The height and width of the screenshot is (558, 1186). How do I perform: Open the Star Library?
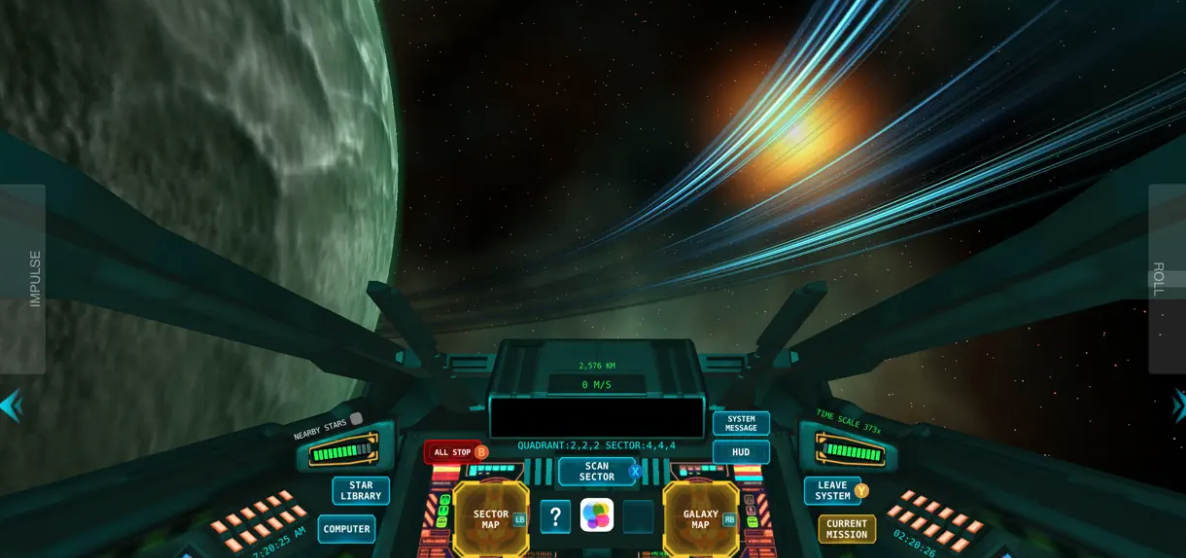tap(361, 491)
